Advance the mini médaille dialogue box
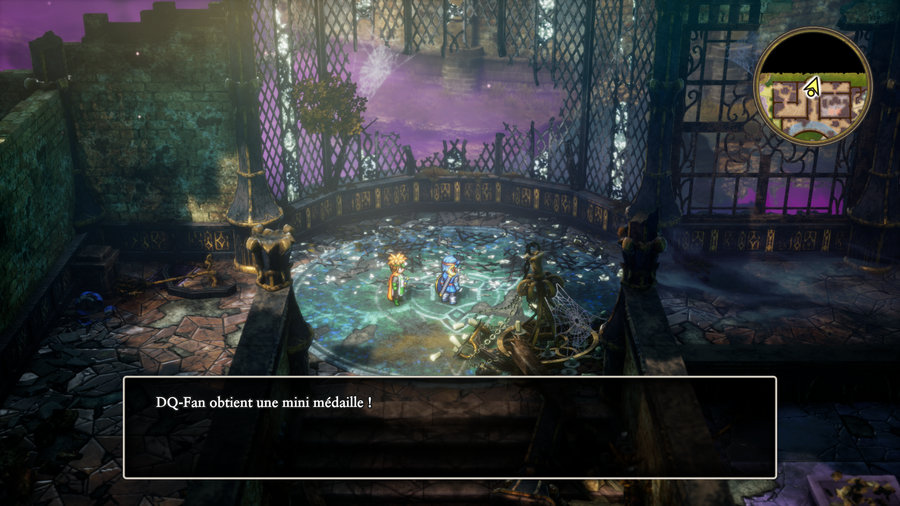 [x=449, y=427]
